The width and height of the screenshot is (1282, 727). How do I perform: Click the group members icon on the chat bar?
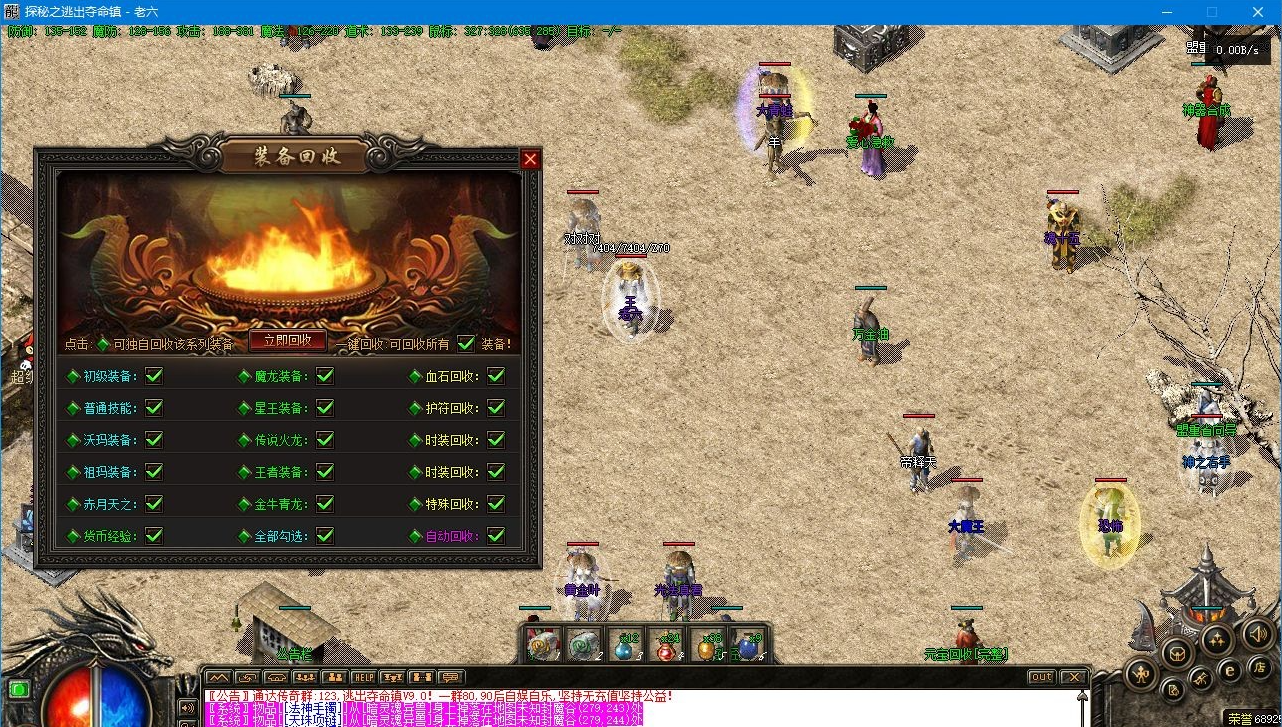(x=307, y=677)
